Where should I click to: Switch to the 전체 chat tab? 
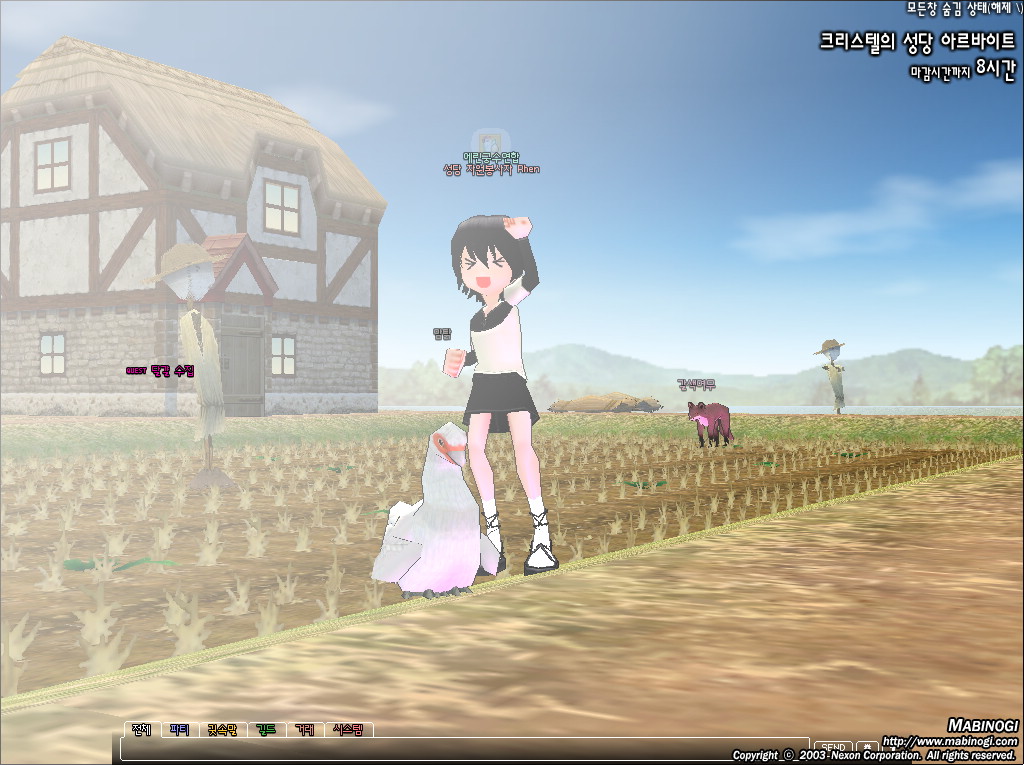140,730
